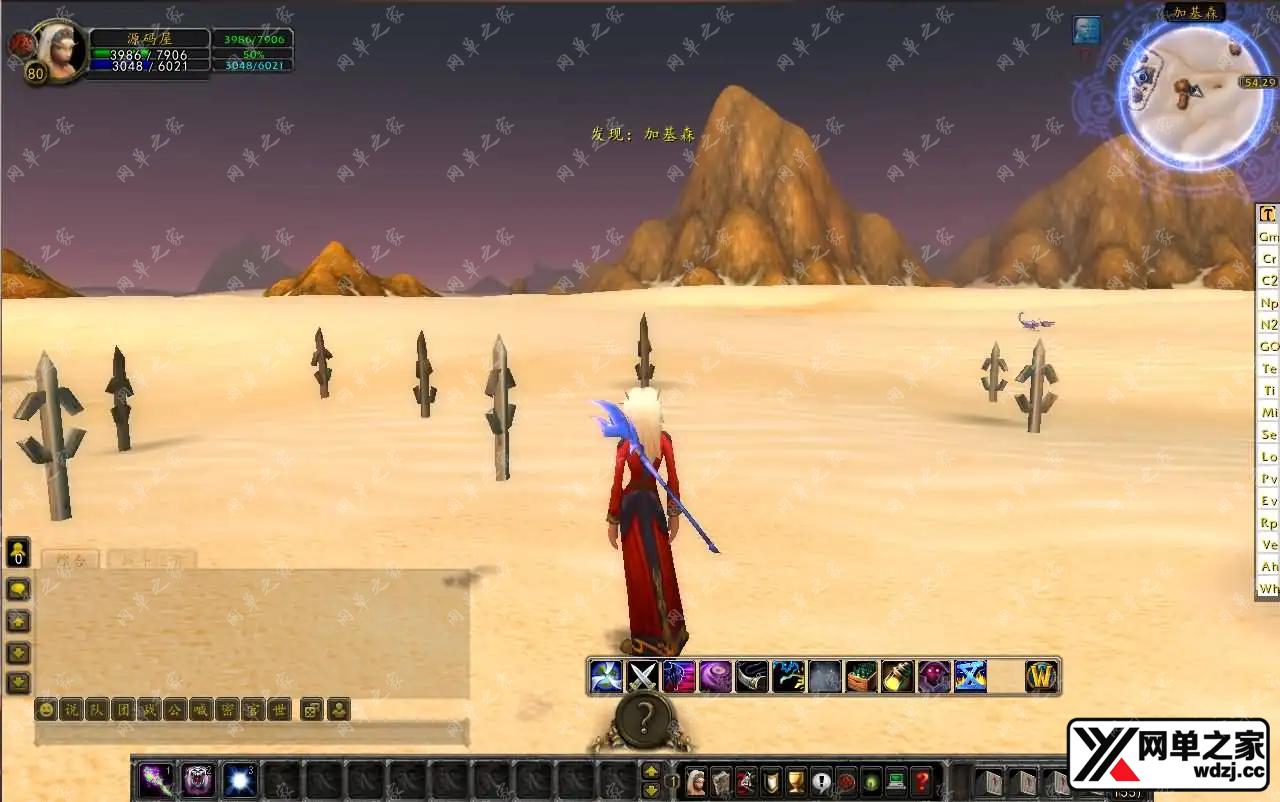Activate the crossed swords ability
The height and width of the screenshot is (802, 1280).
click(642, 677)
